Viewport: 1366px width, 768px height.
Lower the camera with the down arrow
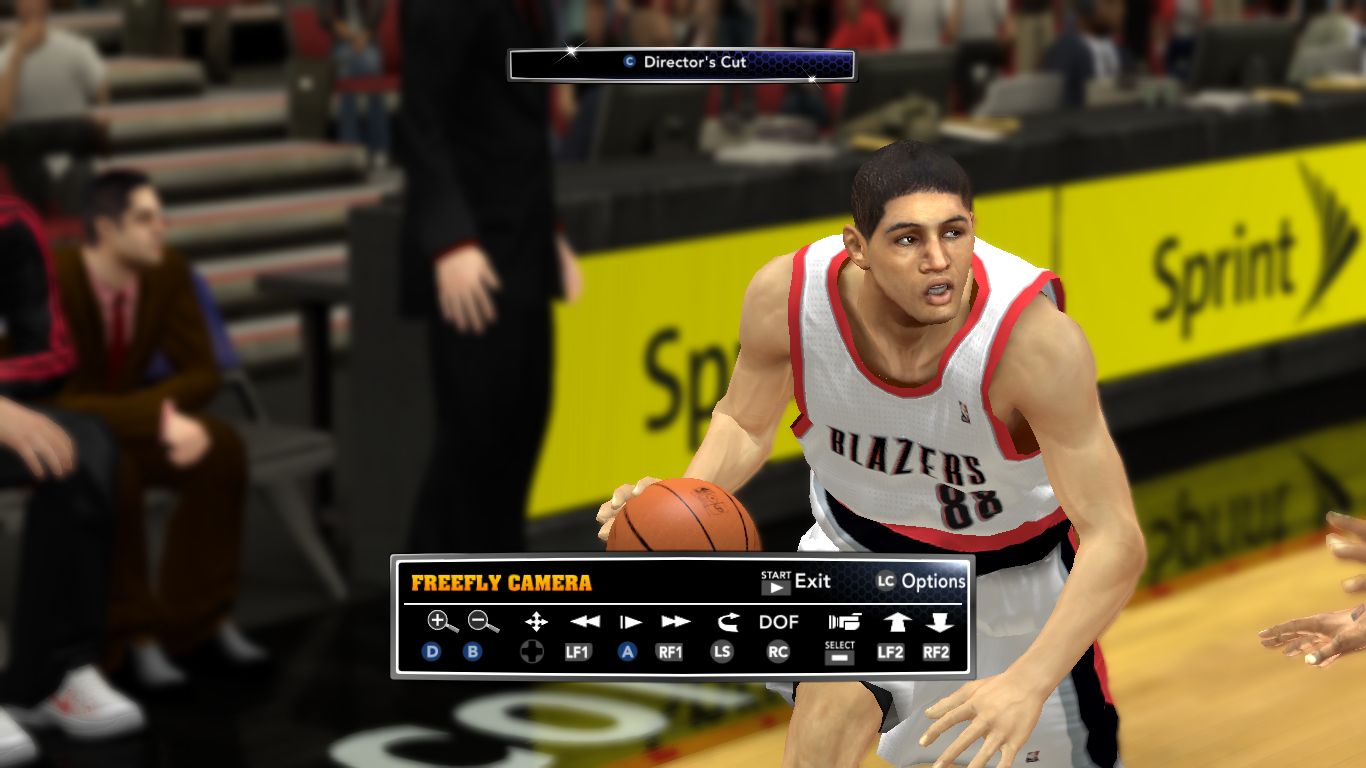(x=938, y=622)
